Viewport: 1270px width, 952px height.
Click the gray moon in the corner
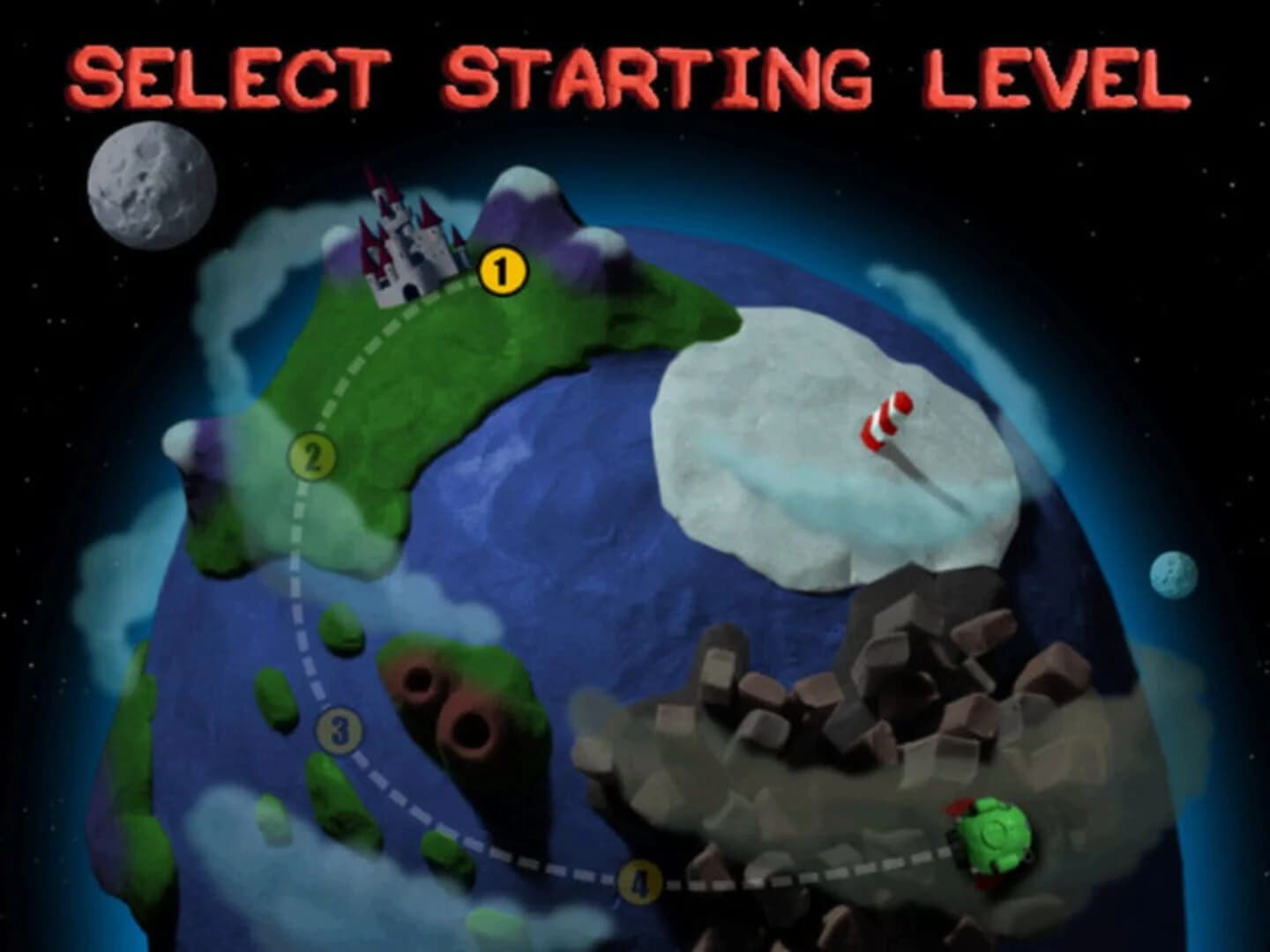tap(155, 185)
